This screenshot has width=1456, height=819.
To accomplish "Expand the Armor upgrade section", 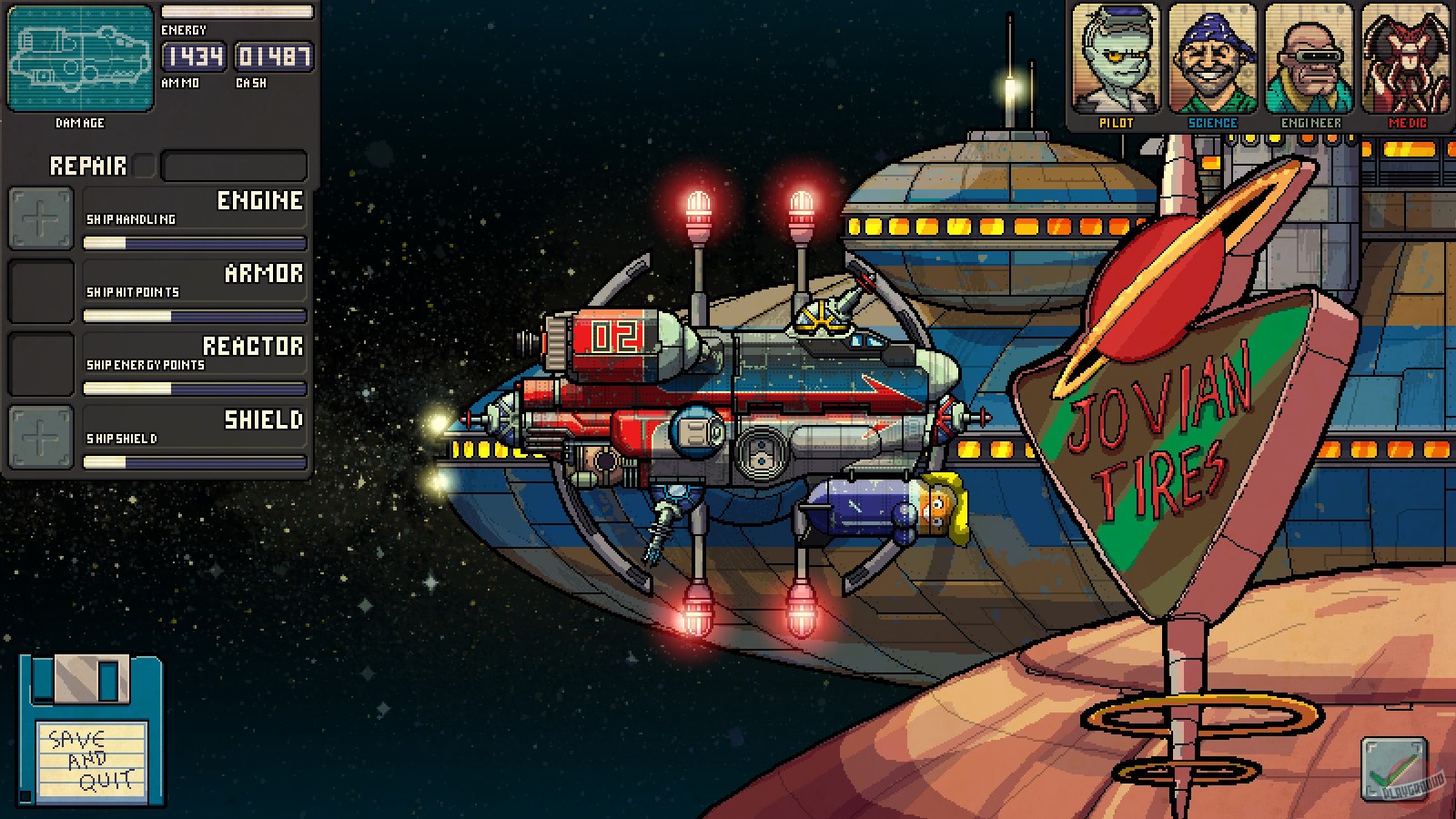I will tap(264, 274).
